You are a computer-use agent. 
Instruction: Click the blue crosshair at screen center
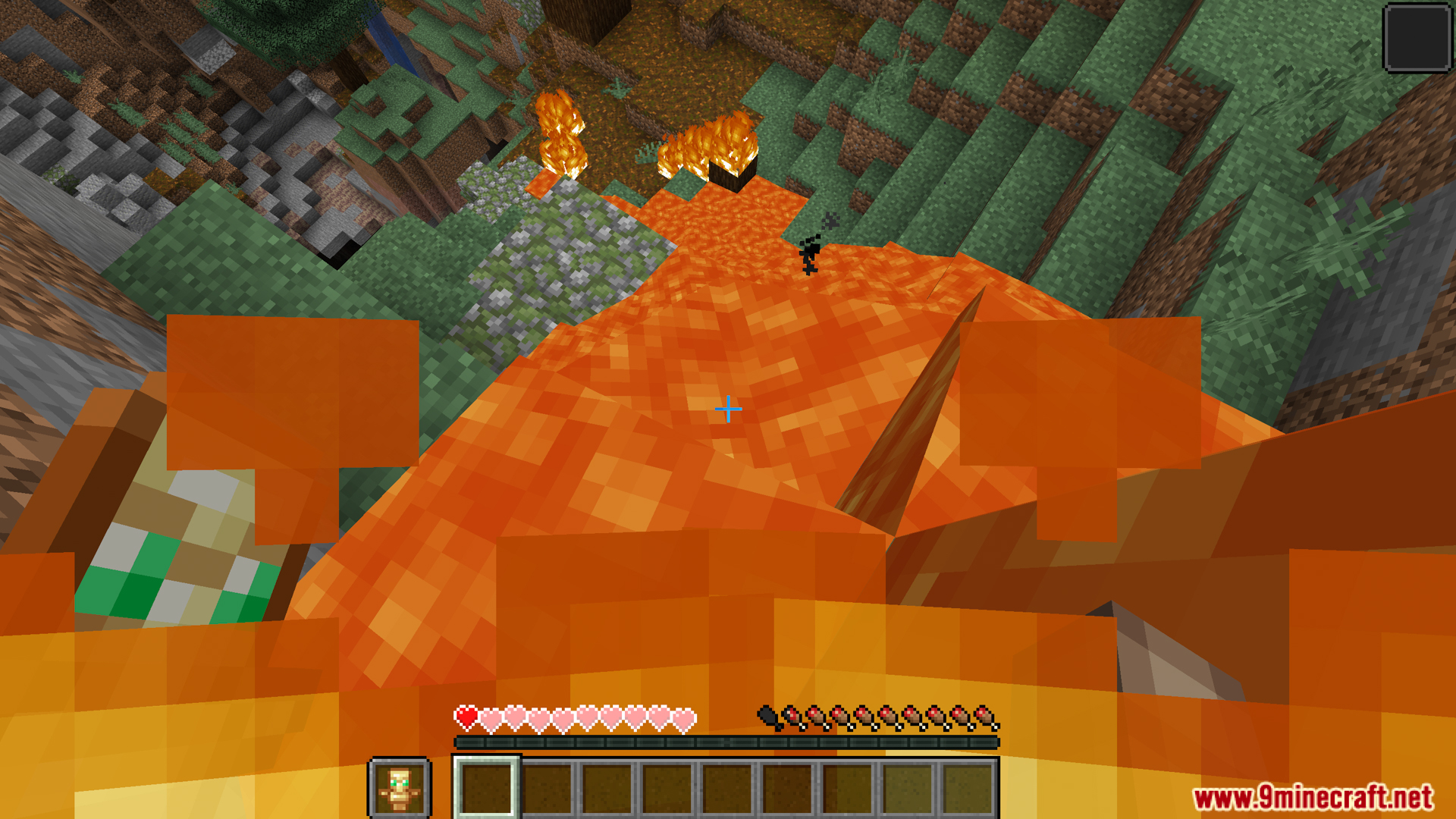728,409
